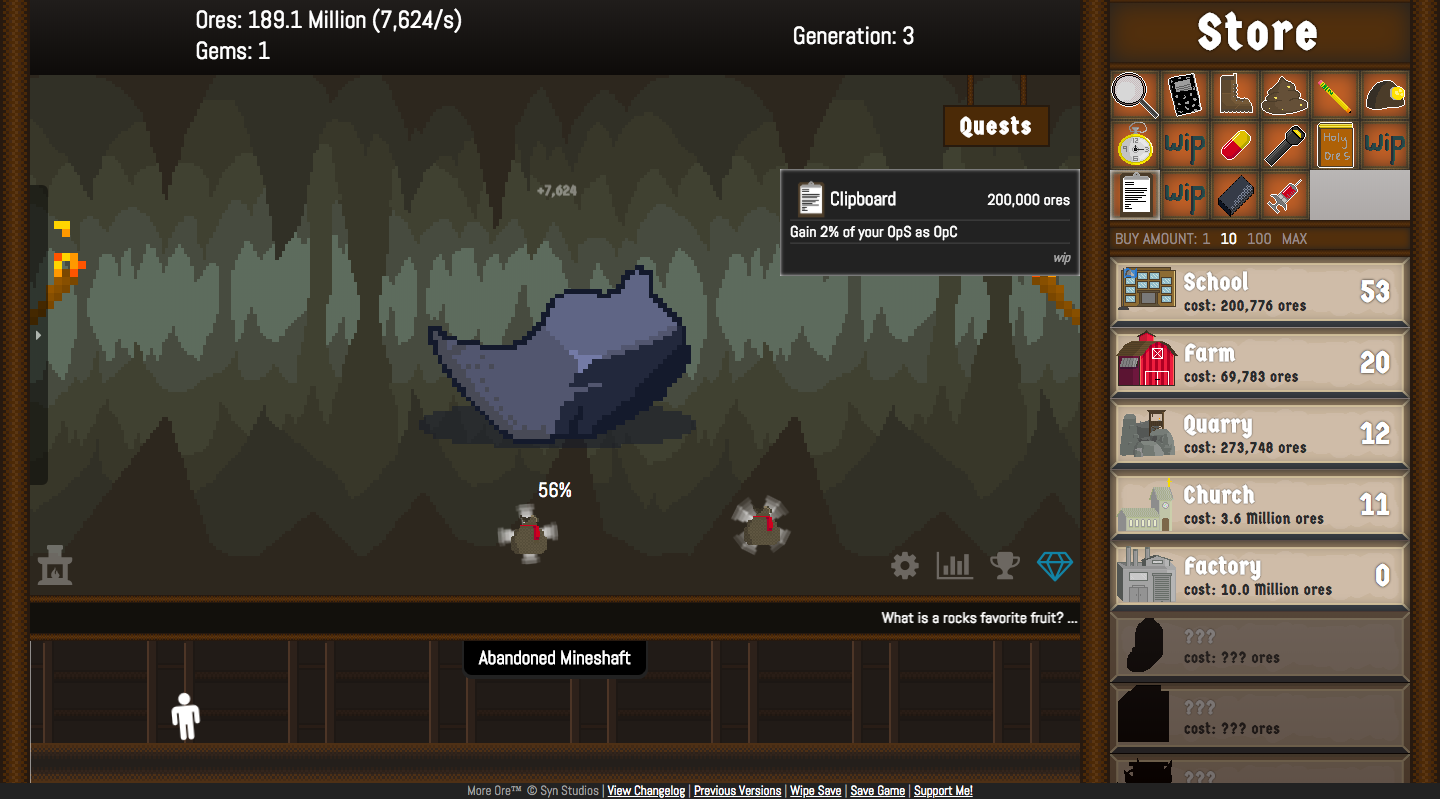Viewport: 1440px width, 799px height.
Task: Open the gear settings icon
Action: 905,567
